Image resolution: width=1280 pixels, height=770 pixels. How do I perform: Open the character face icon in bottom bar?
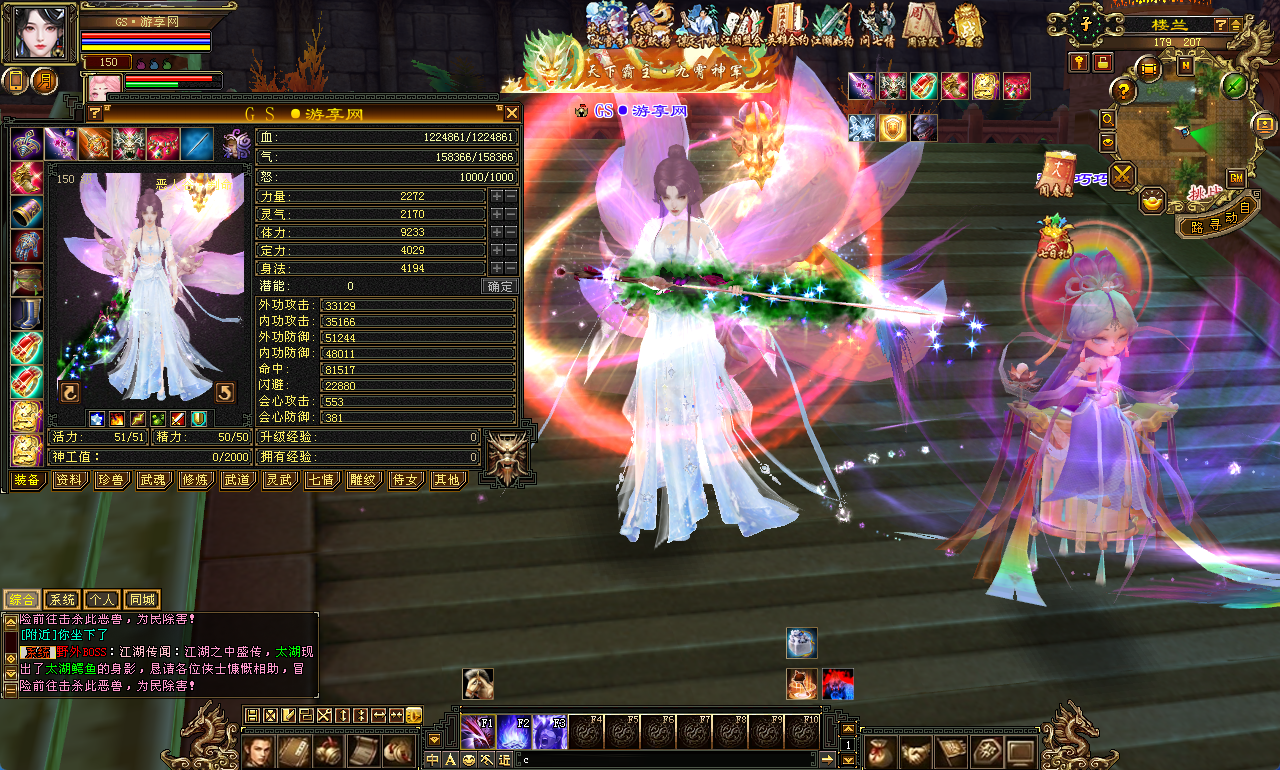pyautogui.click(x=259, y=751)
